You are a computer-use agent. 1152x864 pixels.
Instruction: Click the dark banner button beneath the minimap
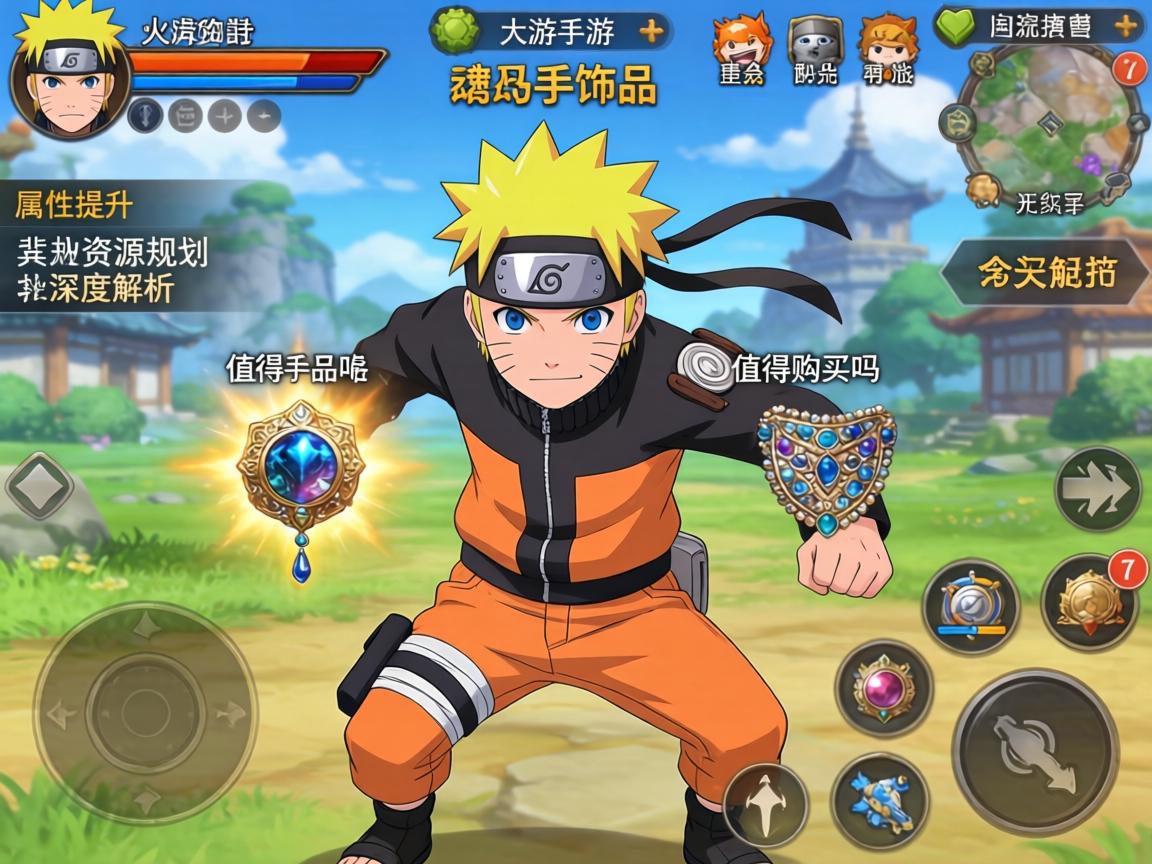[x=1046, y=272]
